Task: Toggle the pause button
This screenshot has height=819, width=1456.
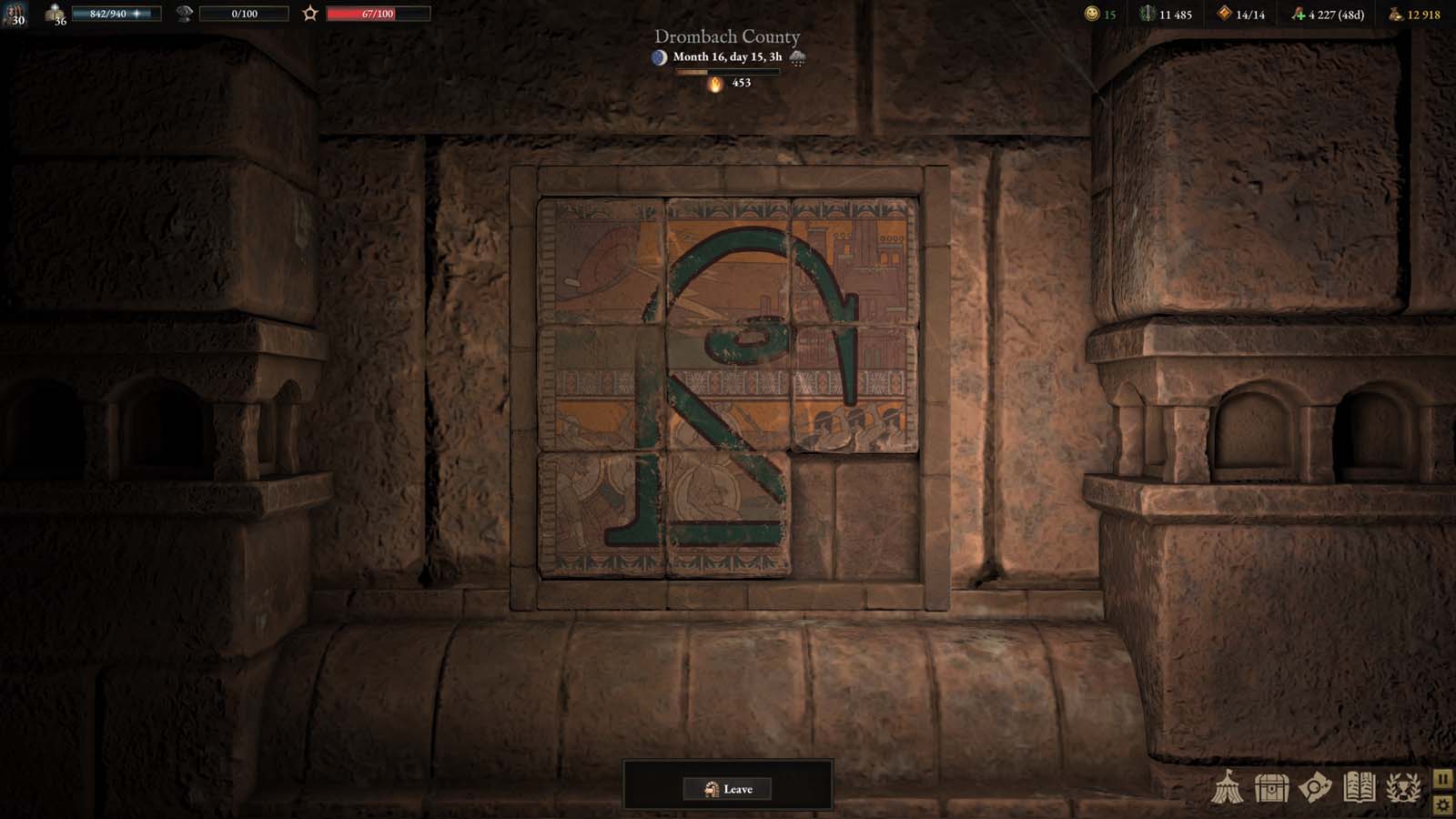Action: 1441,779
